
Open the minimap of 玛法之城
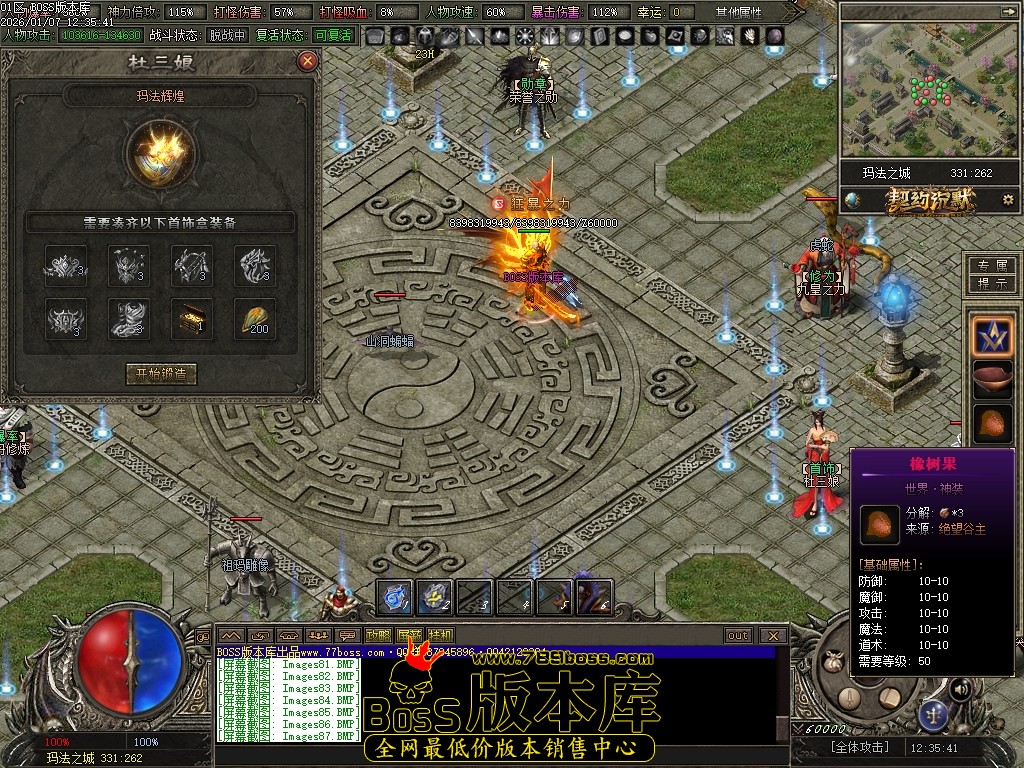point(917,90)
